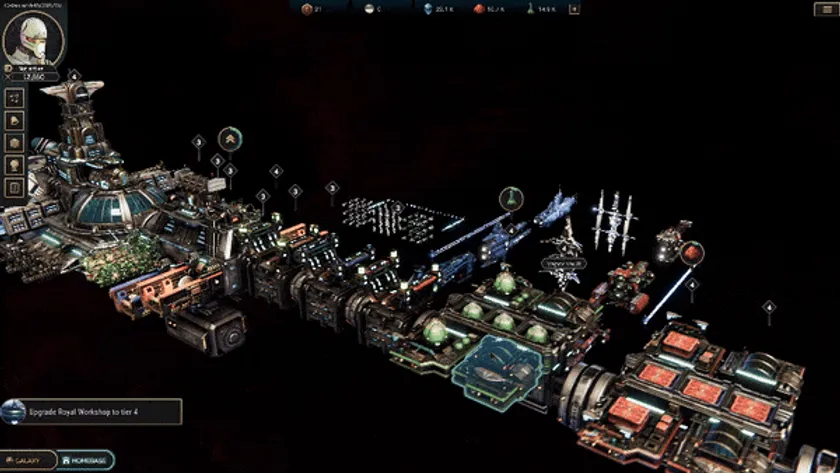
Task: Select the green flask marker above the station
Action: coord(509,196)
